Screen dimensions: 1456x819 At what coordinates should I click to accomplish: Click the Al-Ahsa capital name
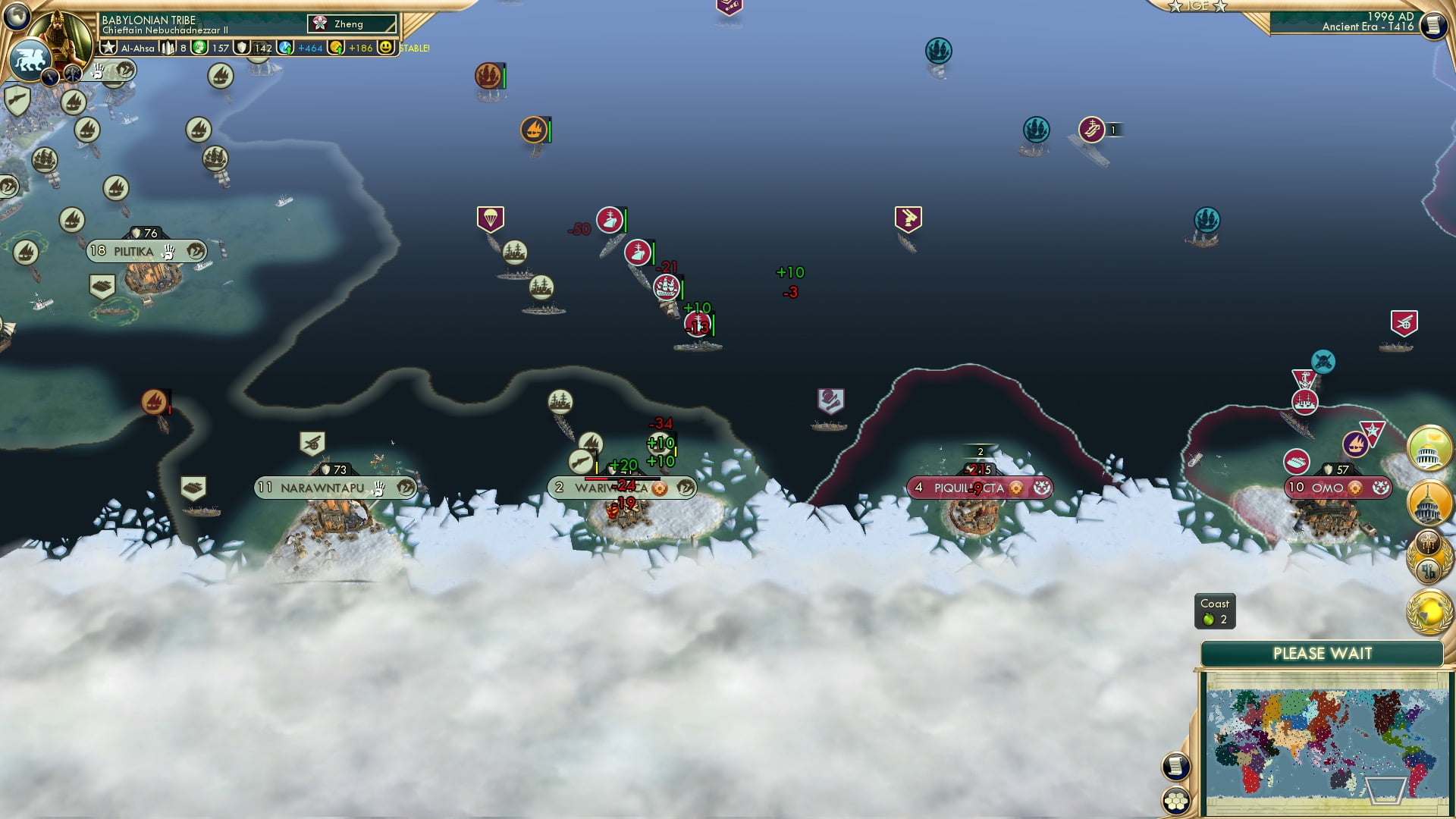tap(138, 48)
